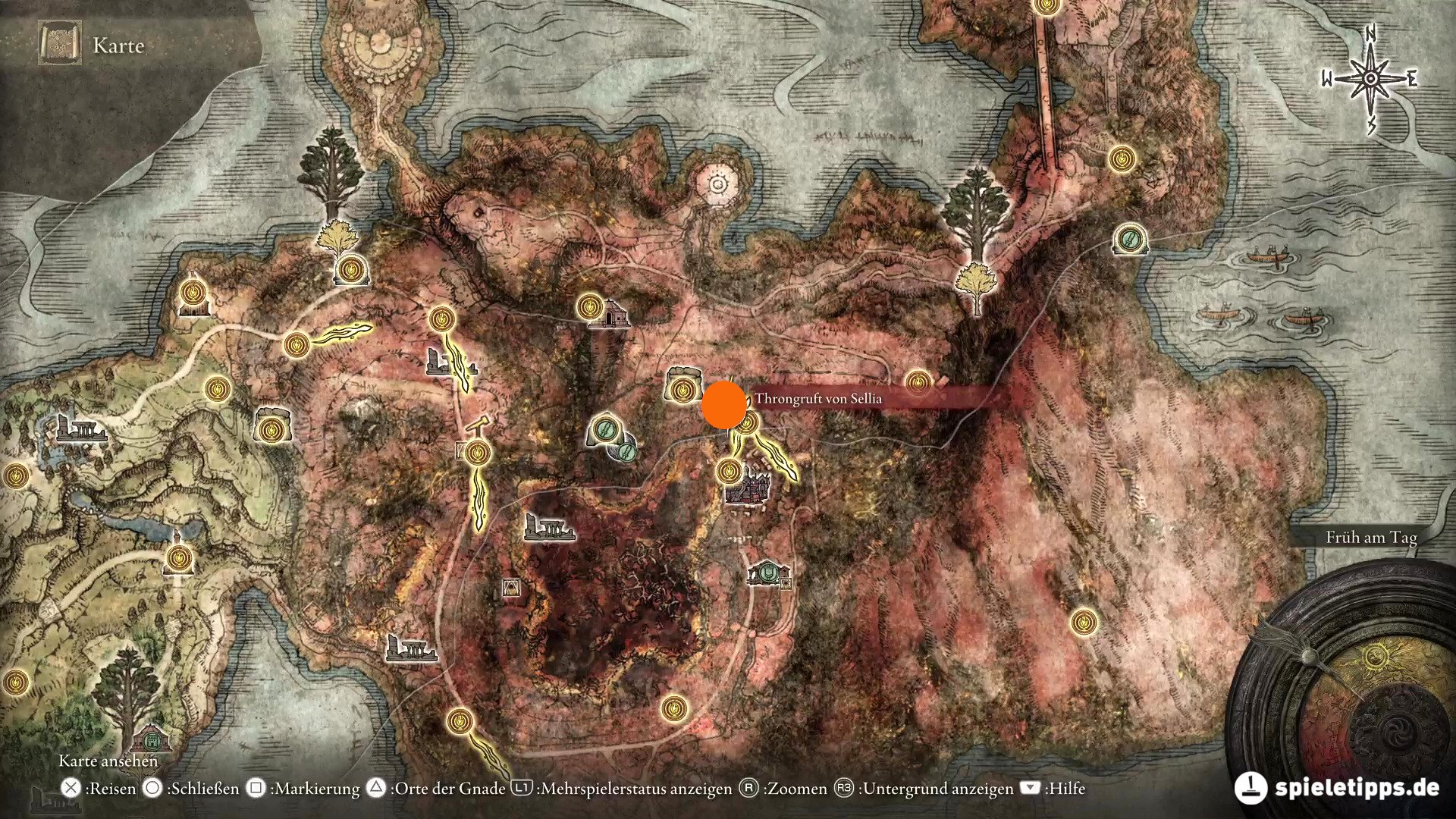This screenshot has width=1456, height=819.
Task: Select the grace beside the church icon
Action: pos(588,307)
